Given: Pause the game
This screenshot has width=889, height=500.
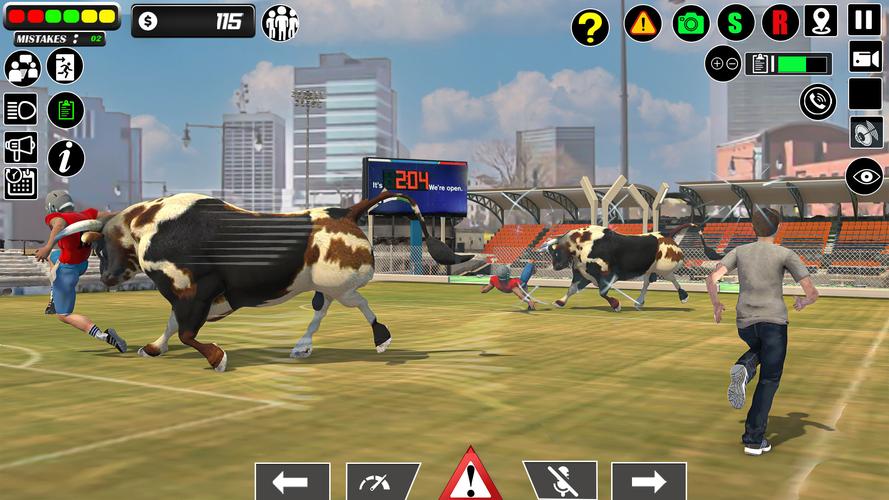Looking at the screenshot, I should (864, 20).
